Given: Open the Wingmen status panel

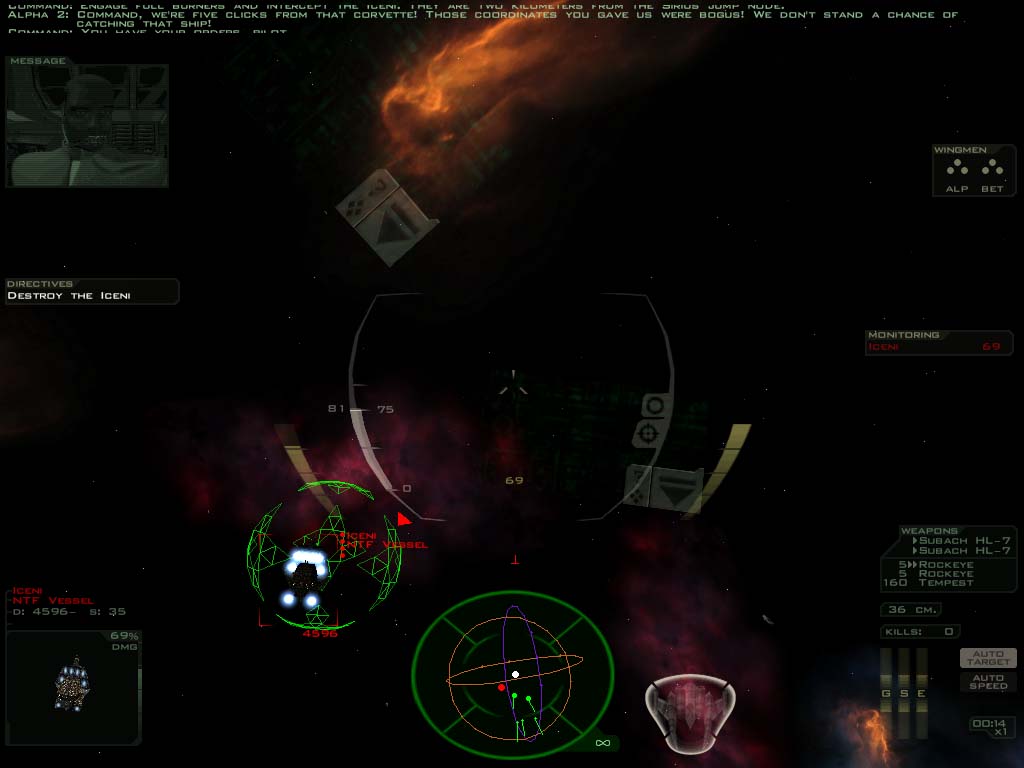Looking at the screenshot, I should click(x=973, y=171).
